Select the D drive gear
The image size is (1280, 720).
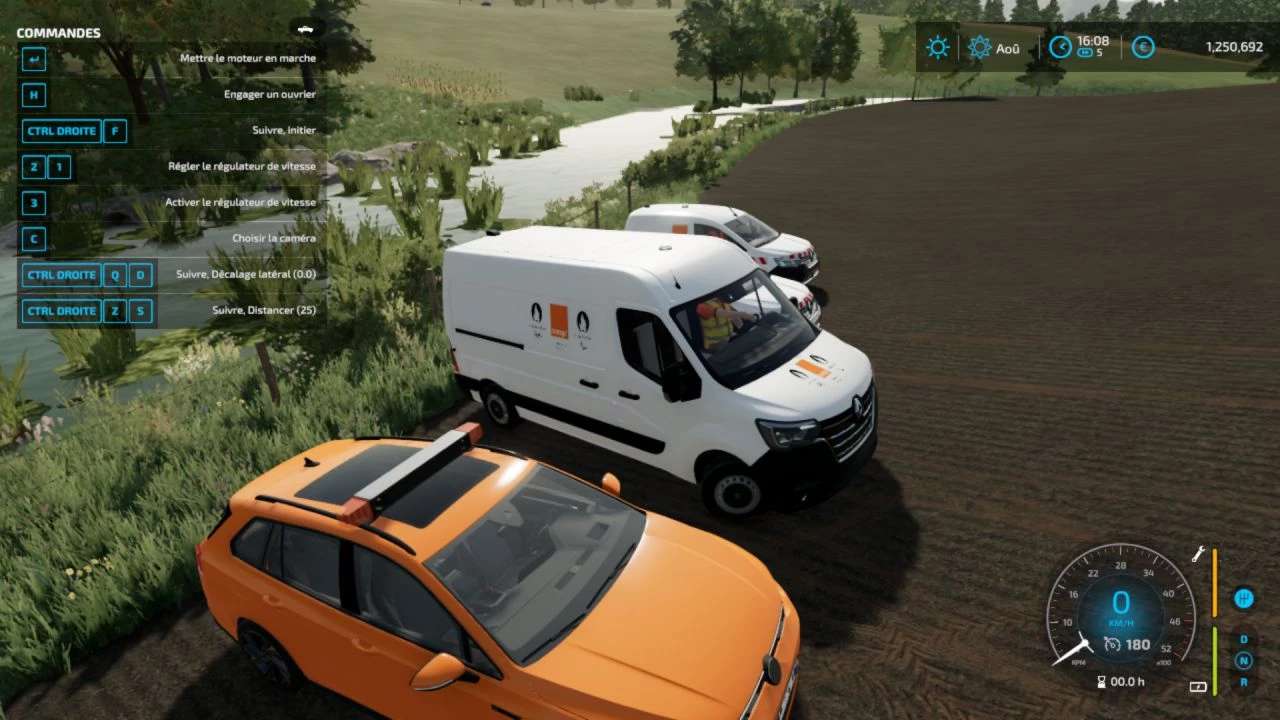click(x=1243, y=639)
